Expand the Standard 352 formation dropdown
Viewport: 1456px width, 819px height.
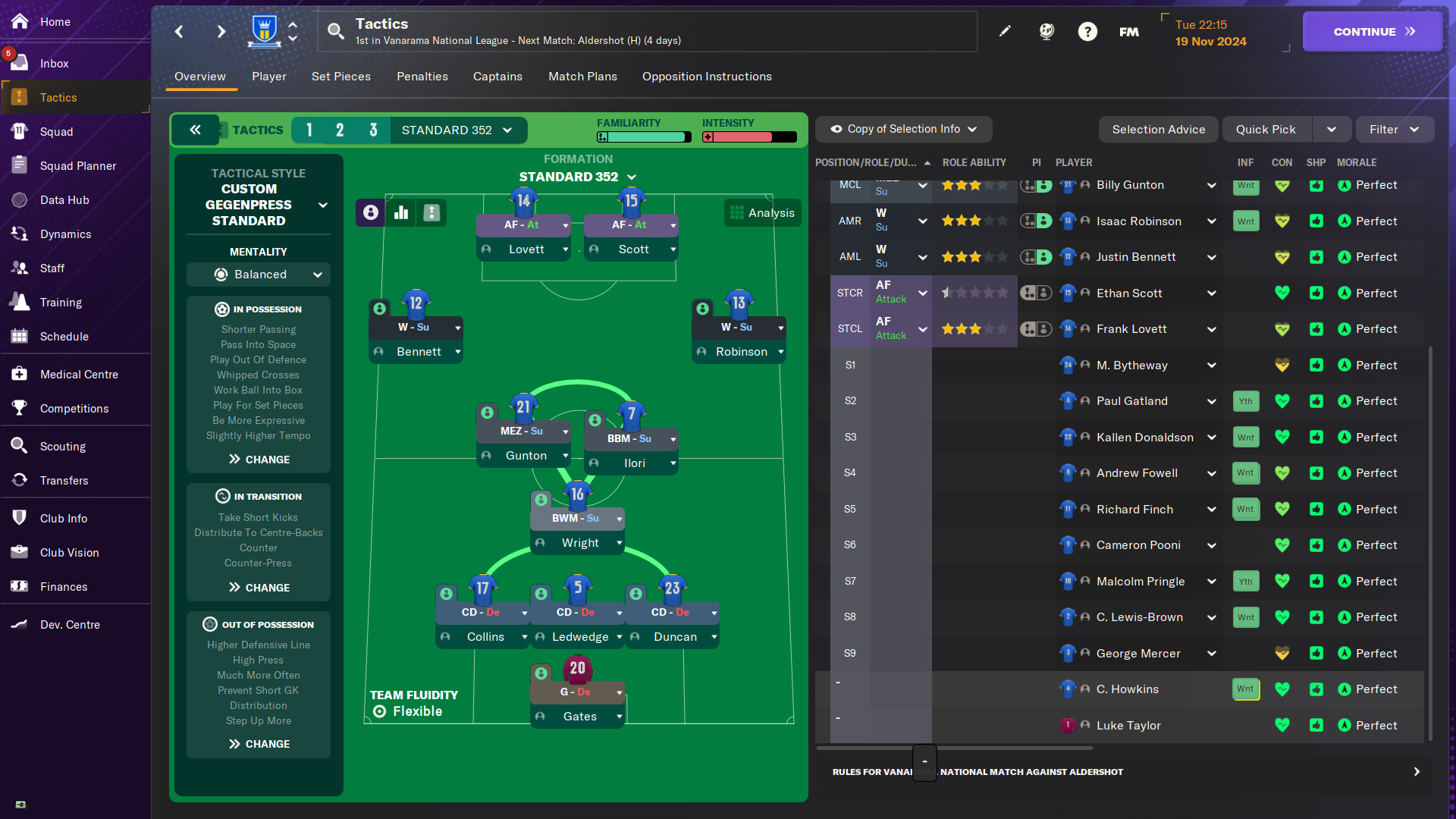[578, 177]
